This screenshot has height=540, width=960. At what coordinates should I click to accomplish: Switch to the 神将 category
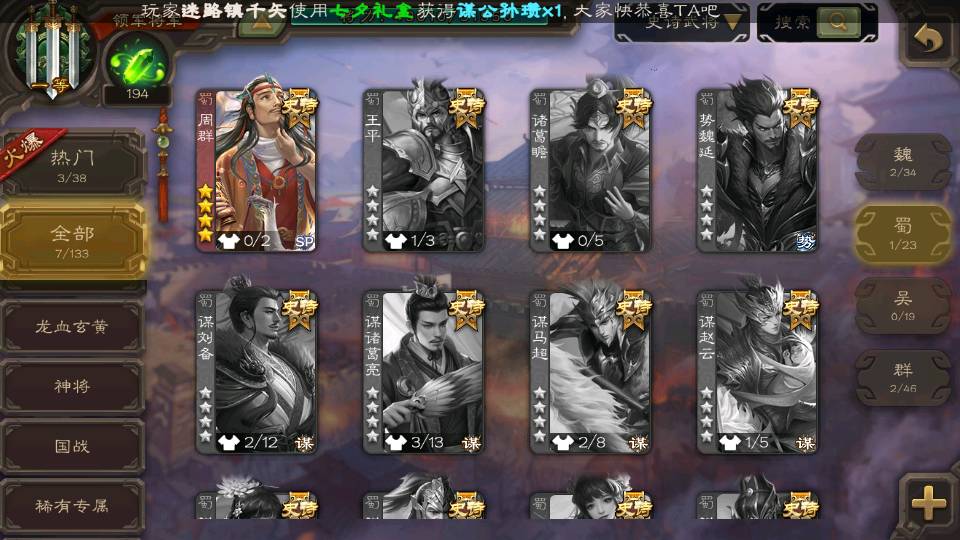[72, 386]
